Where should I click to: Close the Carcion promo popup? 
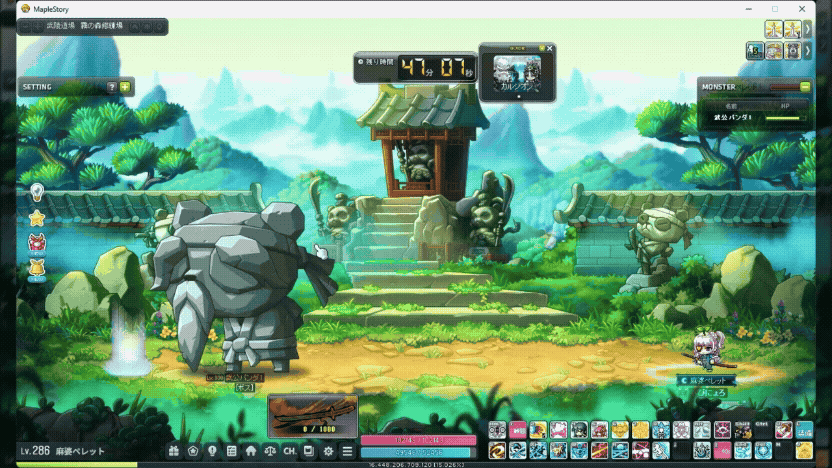tap(549, 48)
